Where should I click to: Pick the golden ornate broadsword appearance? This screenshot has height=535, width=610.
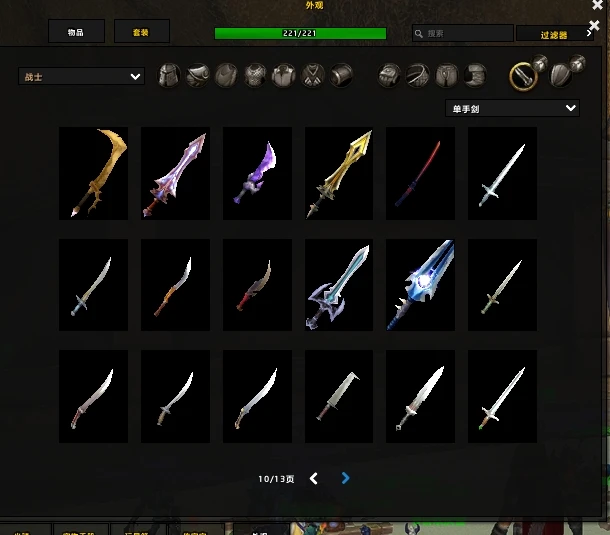tap(339, 173)
